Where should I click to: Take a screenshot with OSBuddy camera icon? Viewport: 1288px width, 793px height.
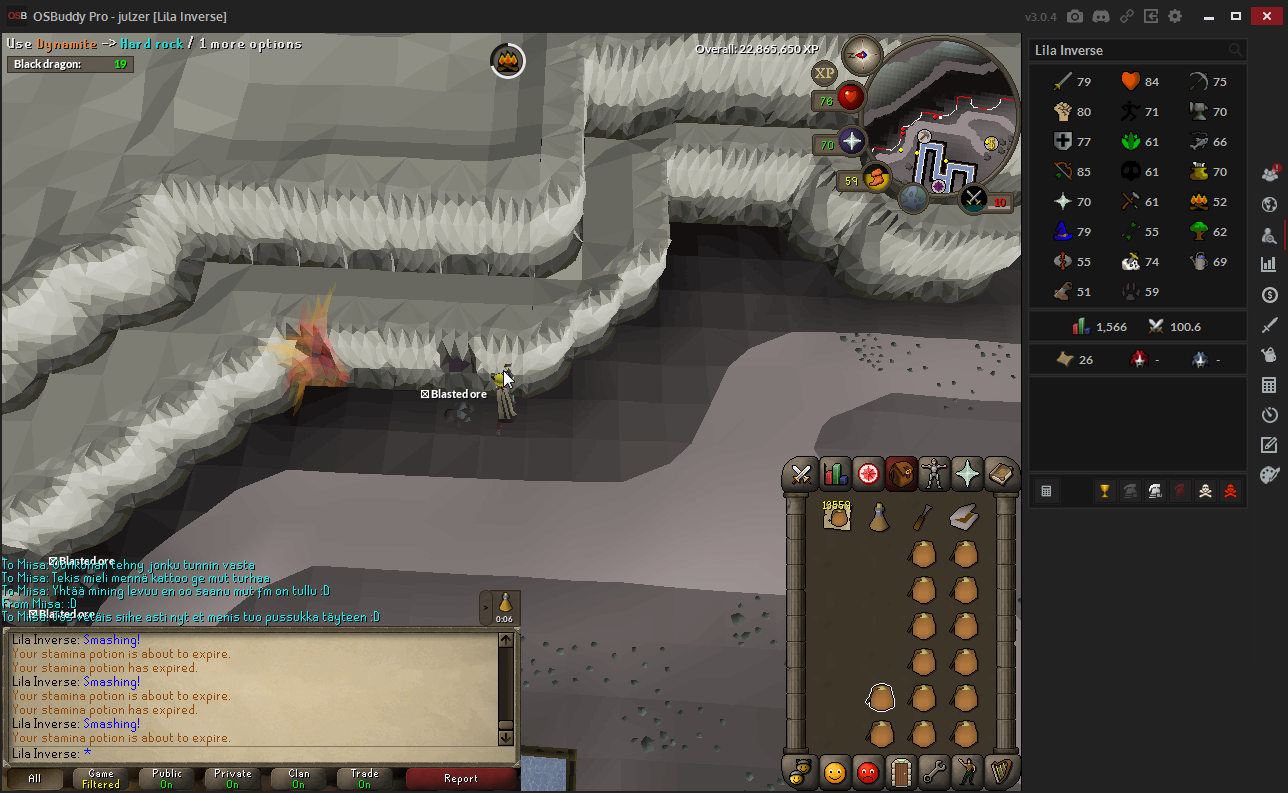coord(1075,16)
